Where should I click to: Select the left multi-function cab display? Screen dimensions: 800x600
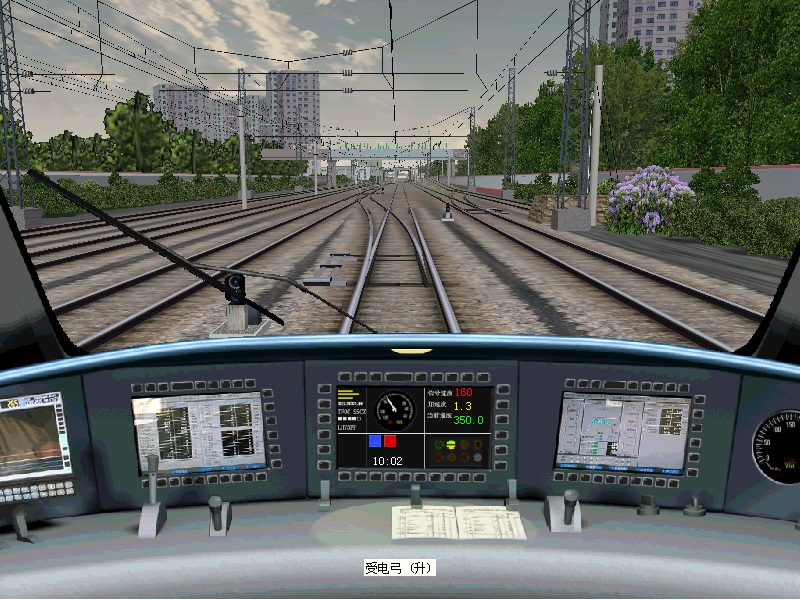coord(197,432)
